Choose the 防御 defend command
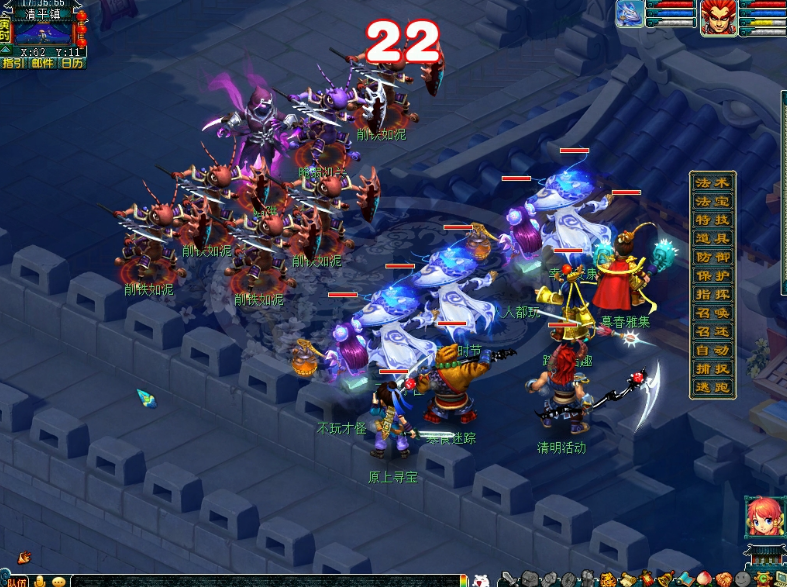 click(714, 258)
